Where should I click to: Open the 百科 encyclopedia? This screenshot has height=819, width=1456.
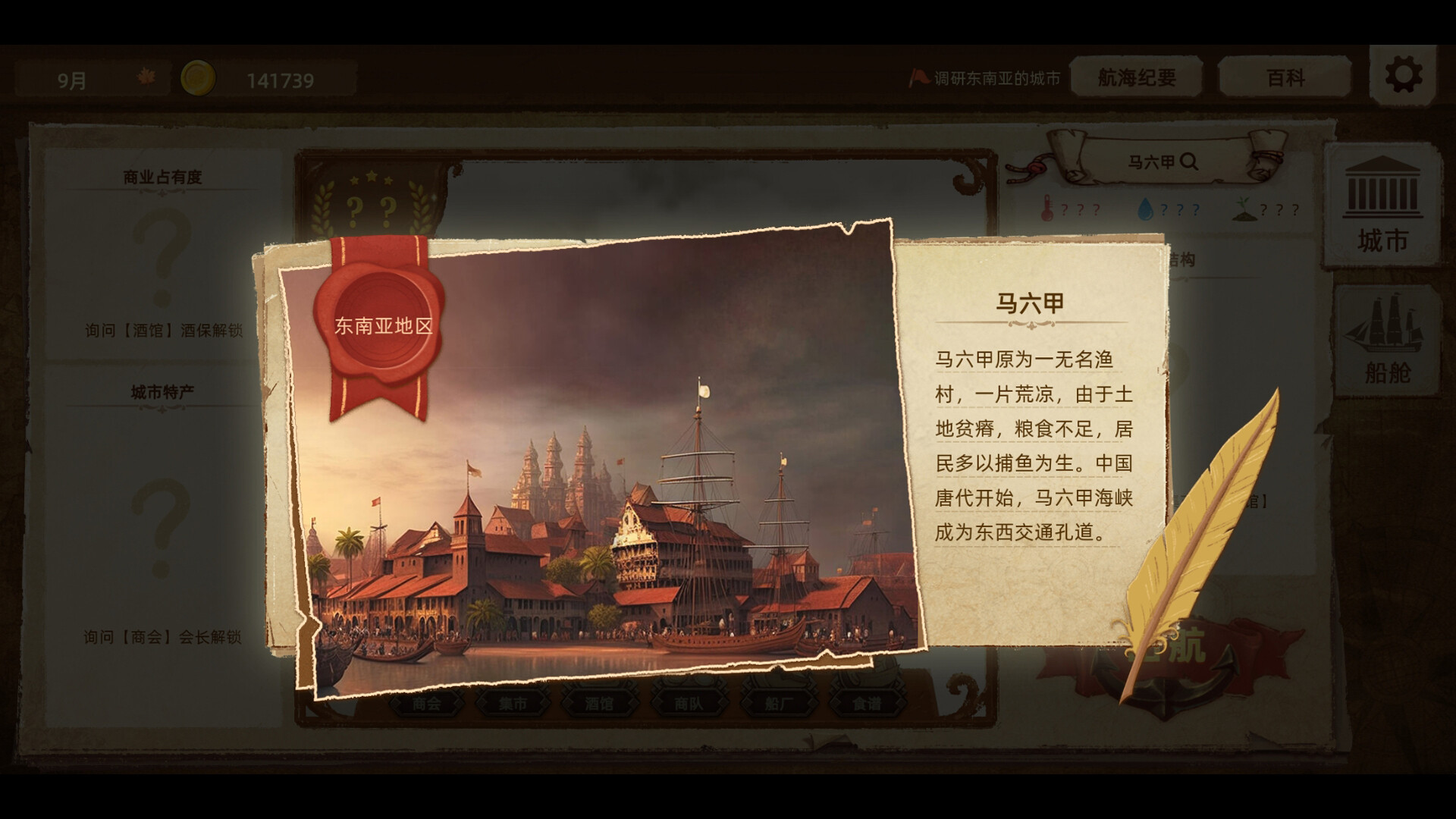[1287, 77]
